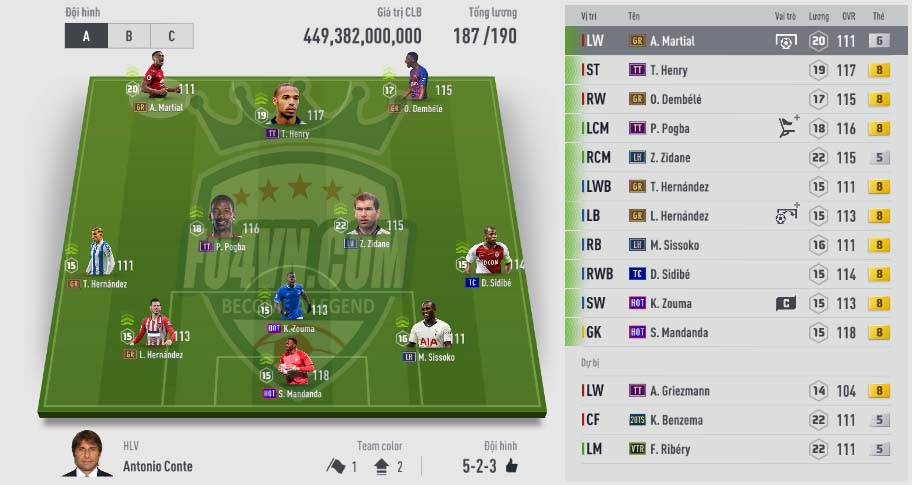The image size is (912, 485).
Task: Select squad tab C
Action: 171,36
